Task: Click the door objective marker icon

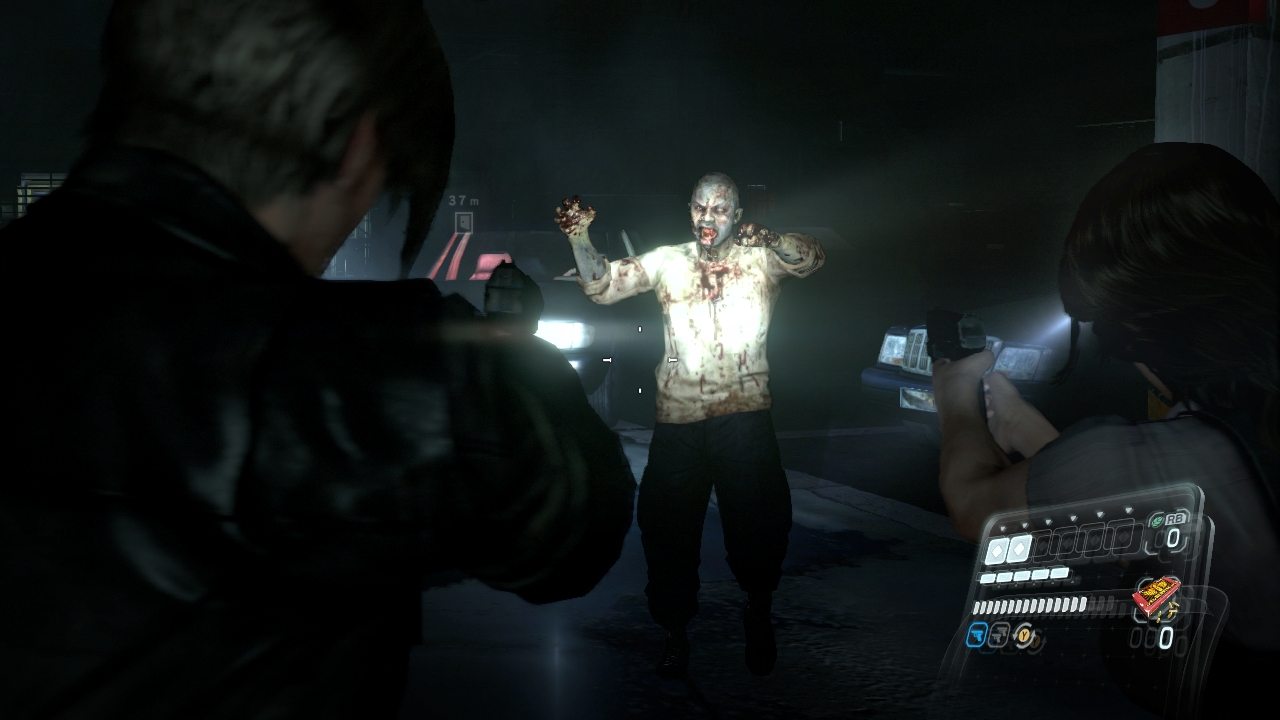Action: pyautogui.click(x=463, y=223)
